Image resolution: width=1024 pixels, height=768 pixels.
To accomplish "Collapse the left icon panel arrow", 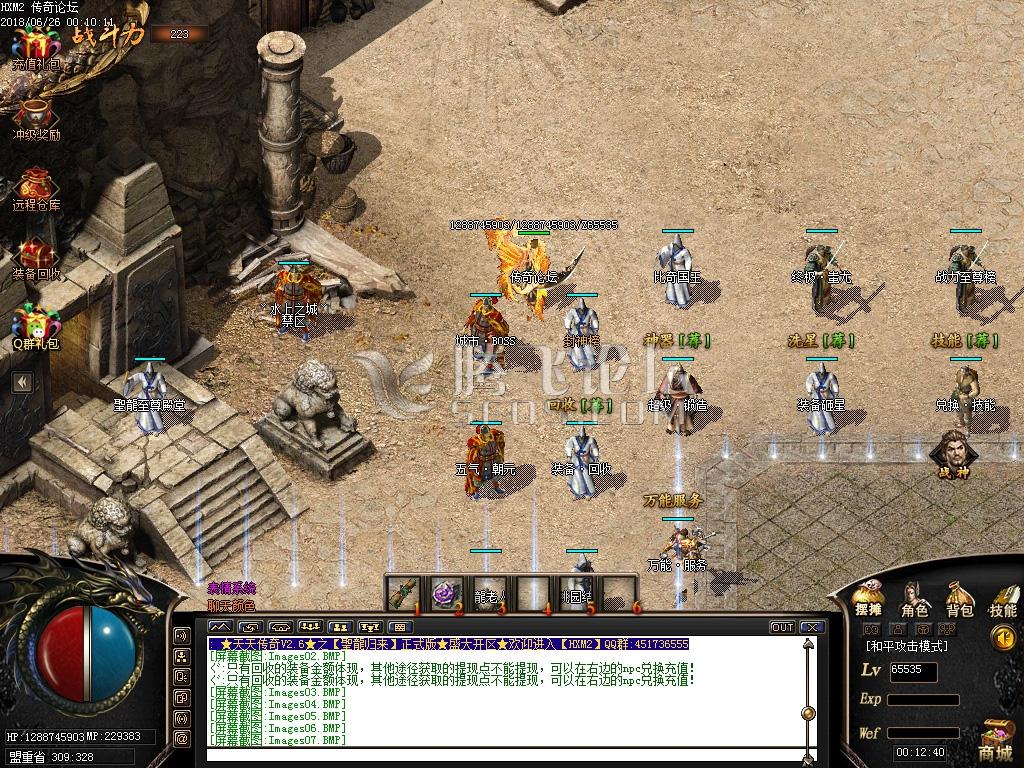I will (21, 382).
